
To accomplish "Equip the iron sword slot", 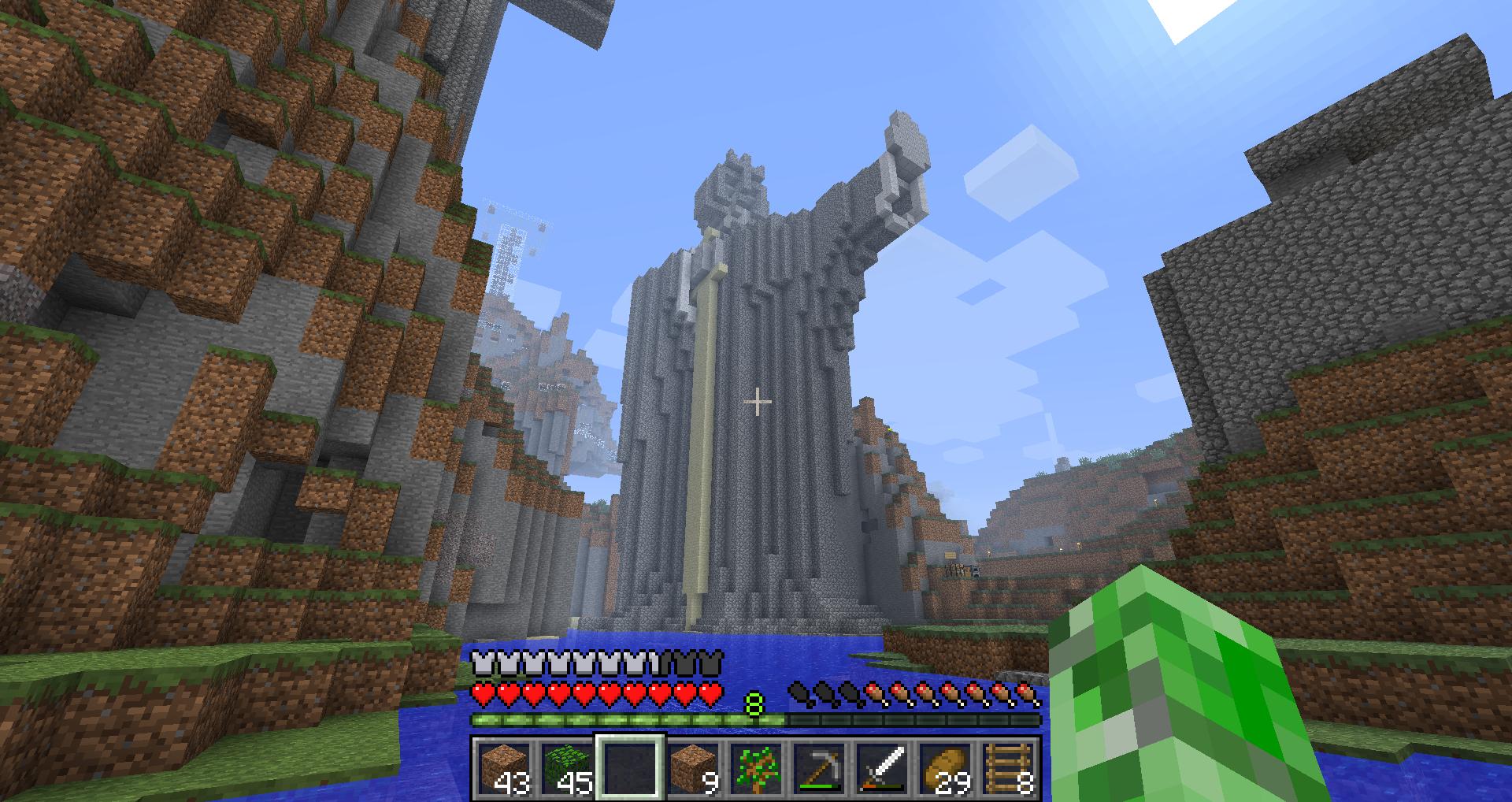I will [883, 768].
